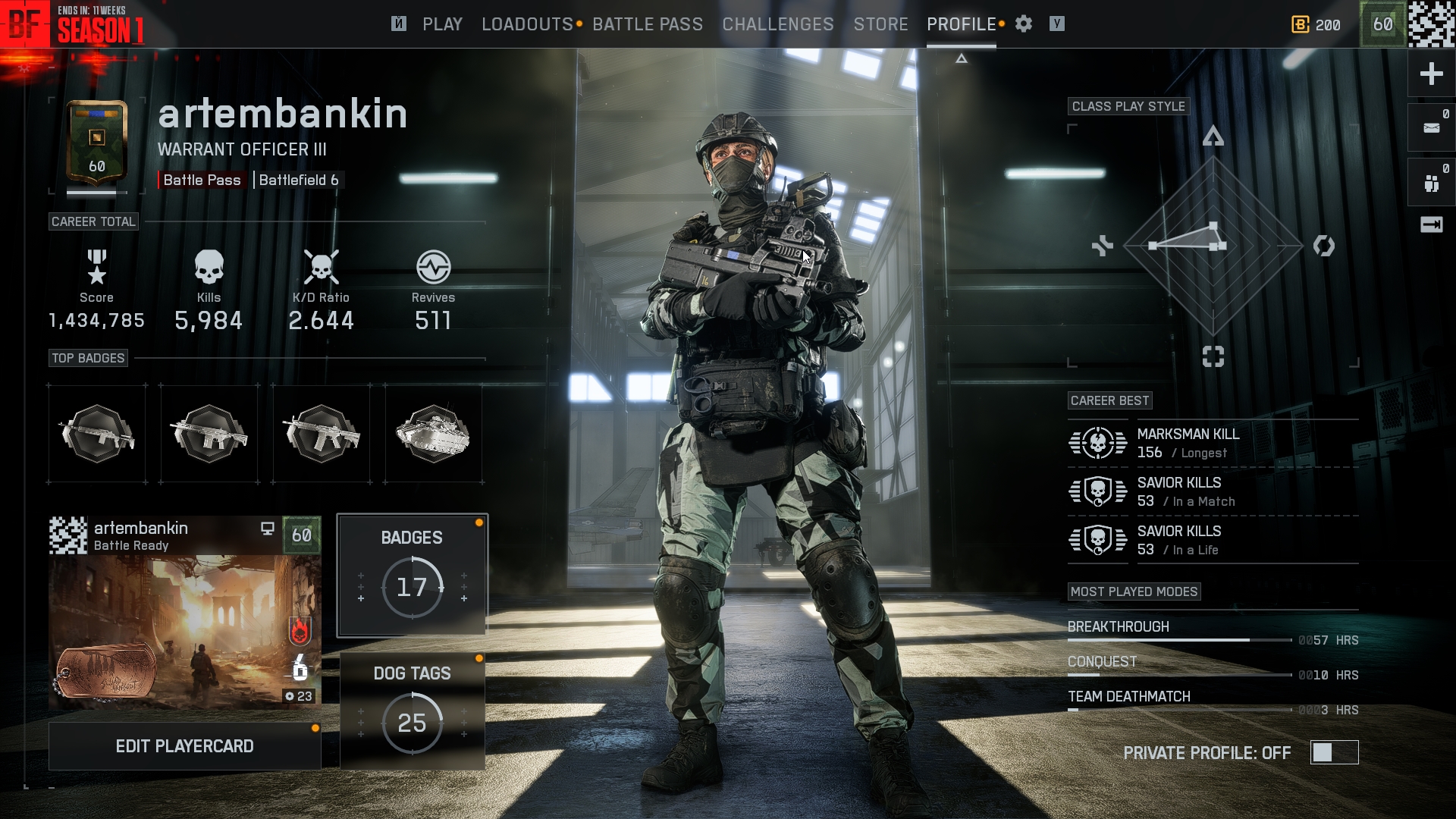The height and width of the screenshot is (819, 1456).
Task: Open the Play tab
Action: coord(442,24)
